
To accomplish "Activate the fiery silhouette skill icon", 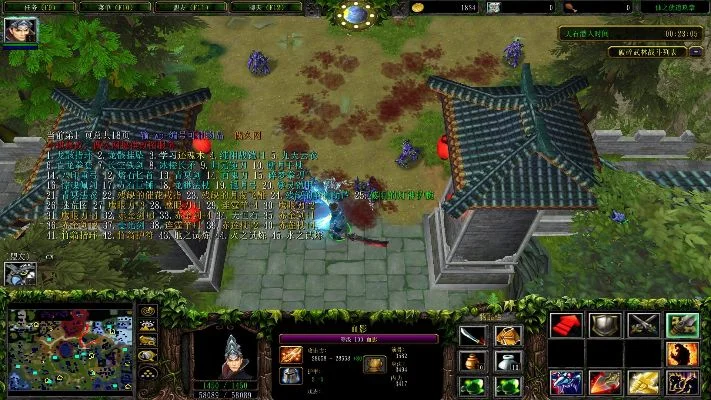I will coord(683,353).
